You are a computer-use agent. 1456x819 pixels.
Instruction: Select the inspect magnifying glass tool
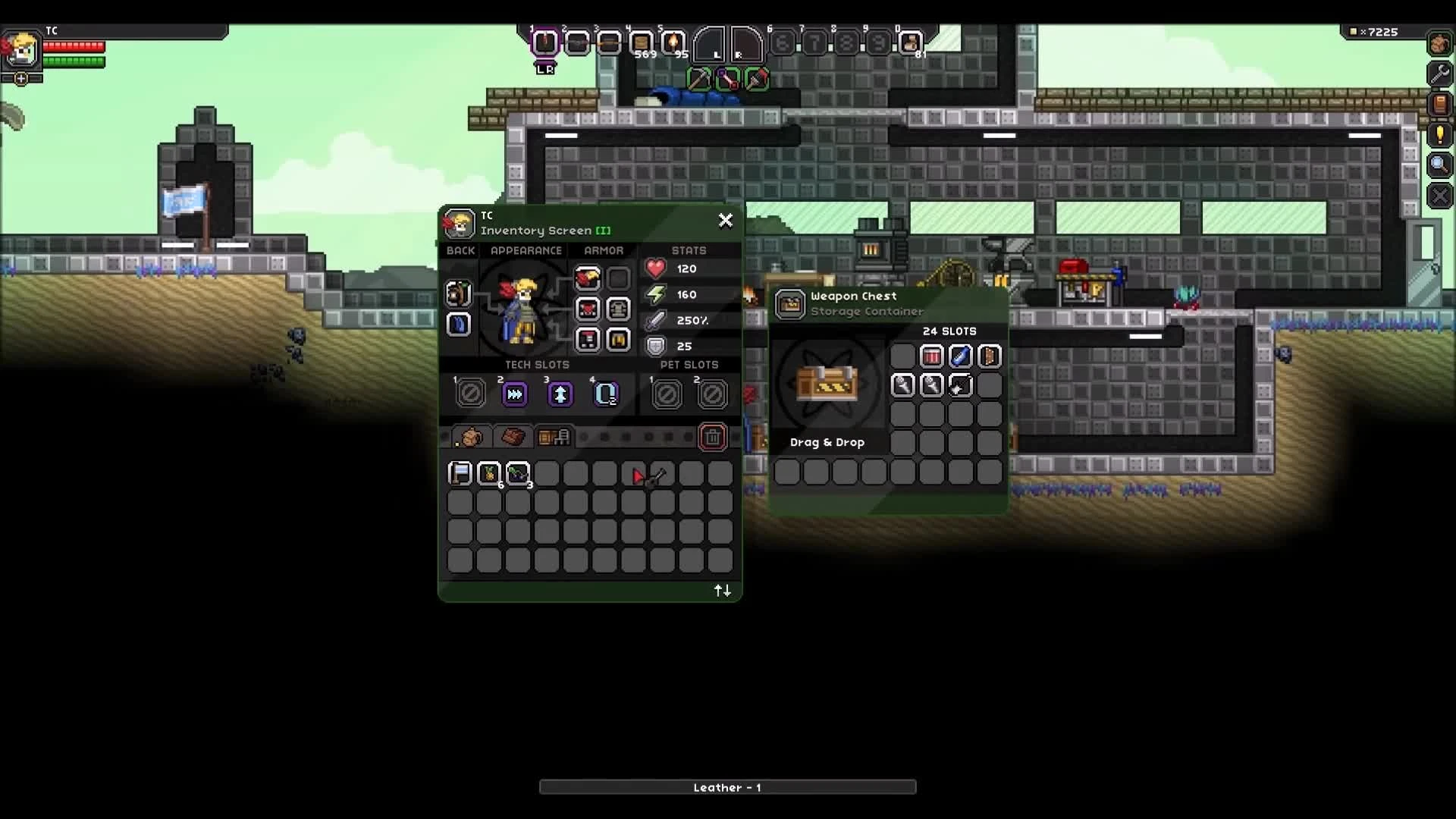tap(1439, 165)
